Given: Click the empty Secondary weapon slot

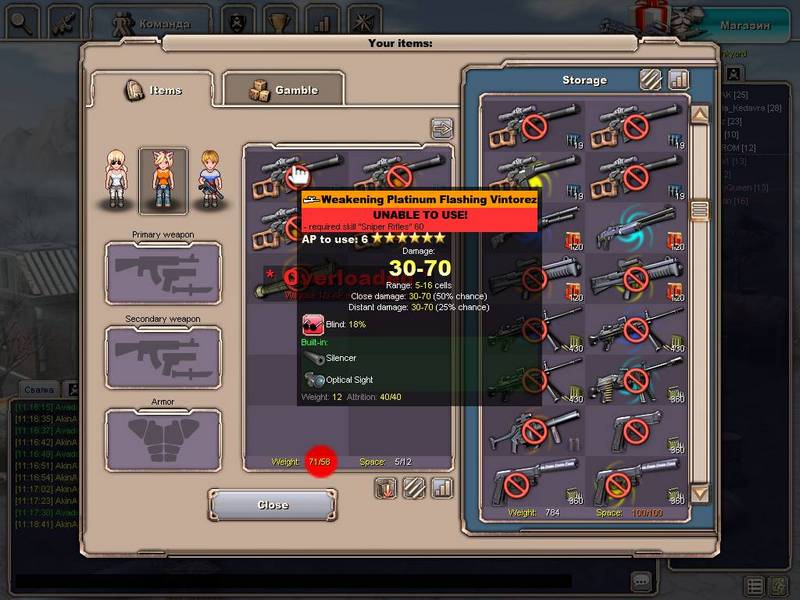Looking at the screenshot, I should click(163, 357).
